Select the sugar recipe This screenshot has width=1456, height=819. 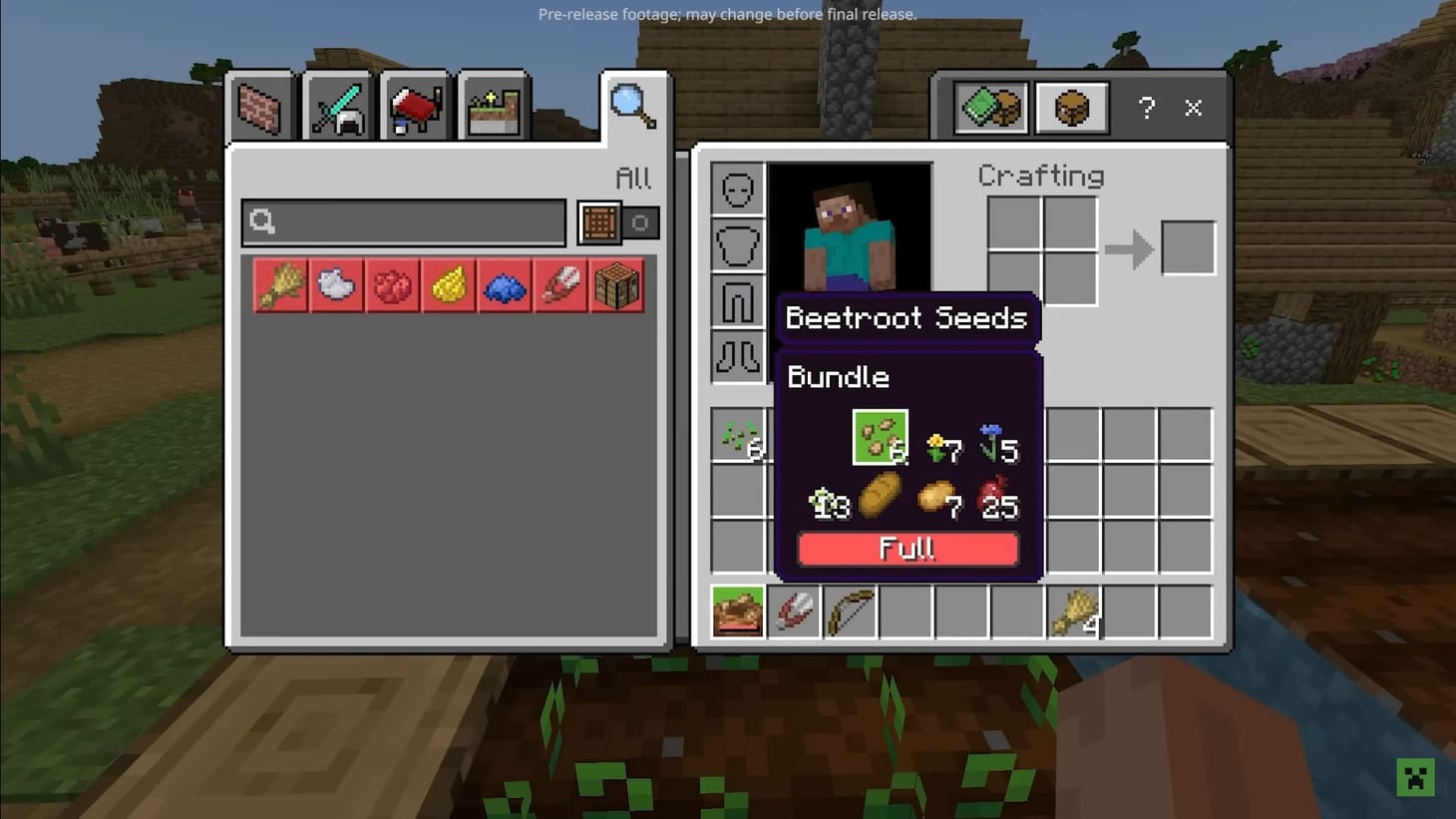click(337, 284)
